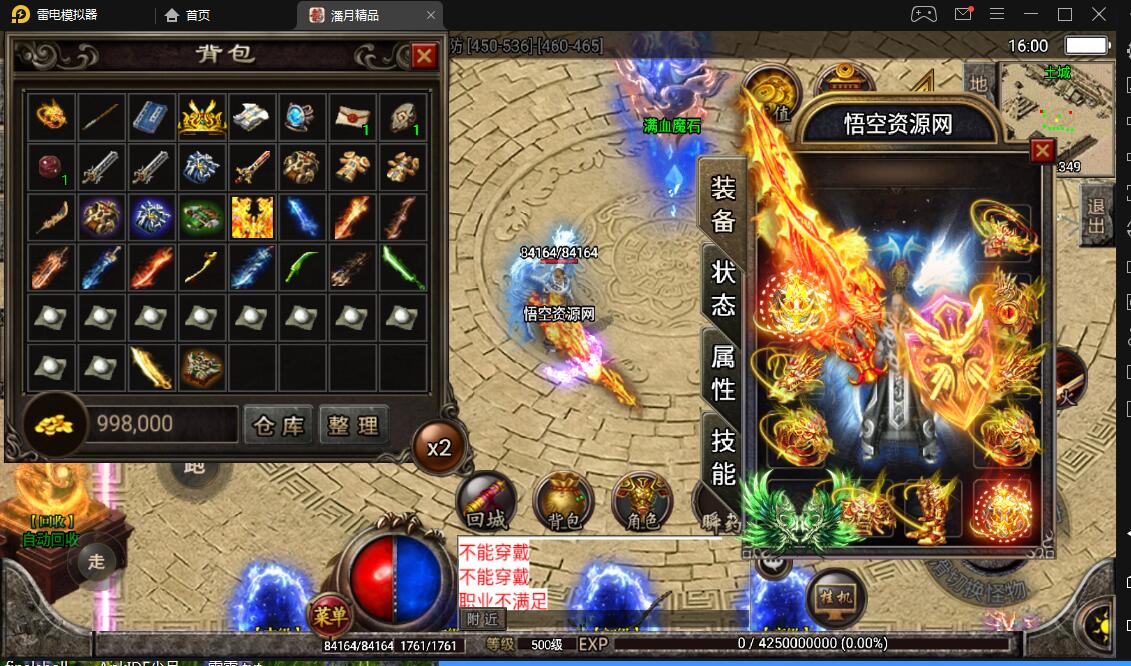Open the 附近 nearby chat channel
The height and width of the screenshot is (666, 1131).
pos(481,619)
